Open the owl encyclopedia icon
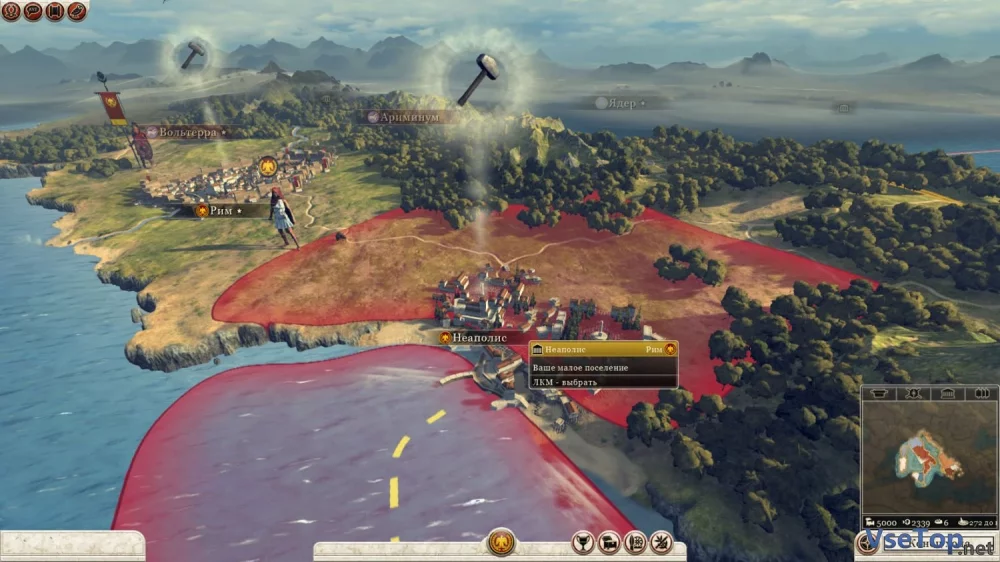1000x562 pixels. coord(77,11)
